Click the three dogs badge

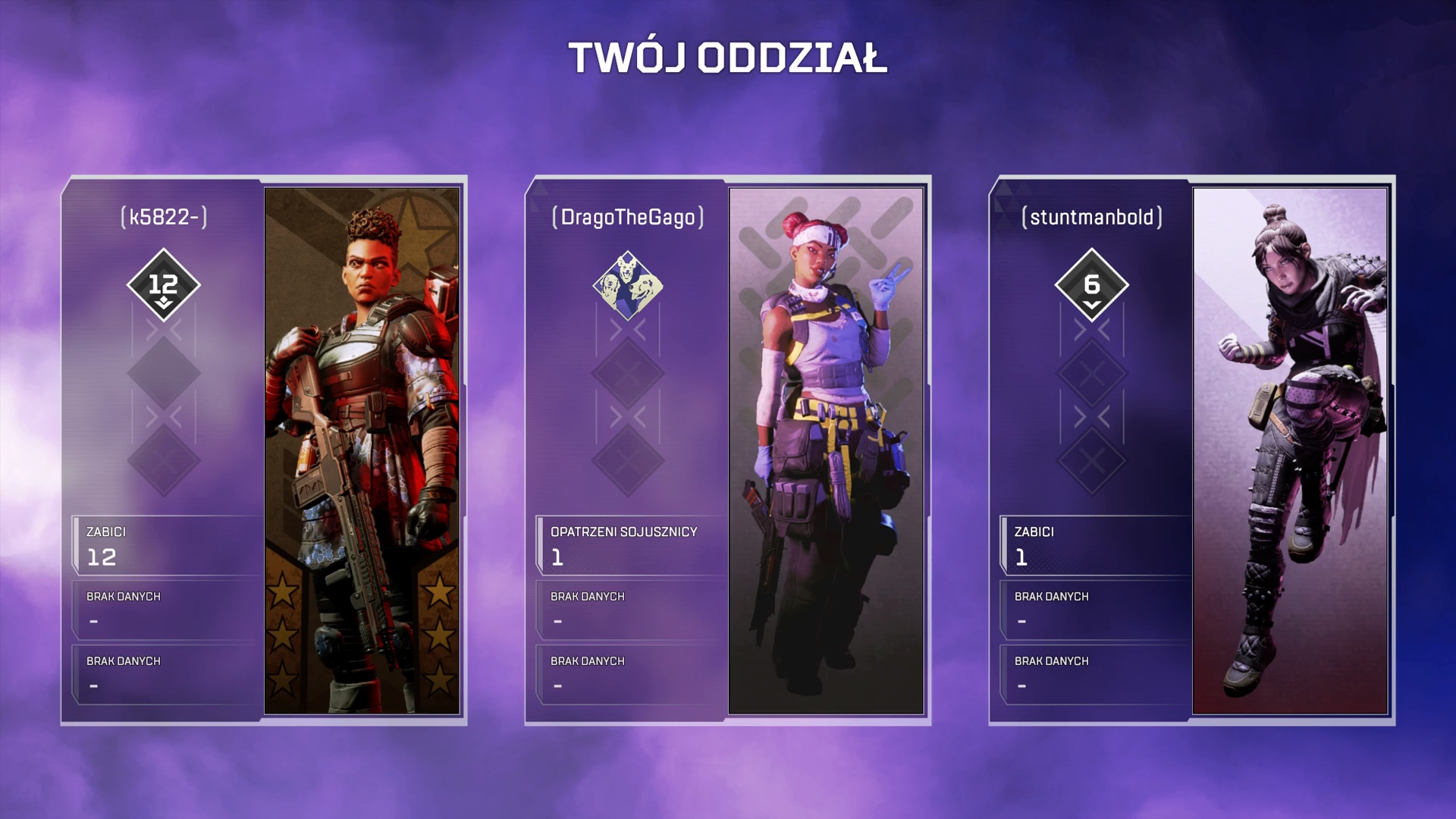coord(628,286)
